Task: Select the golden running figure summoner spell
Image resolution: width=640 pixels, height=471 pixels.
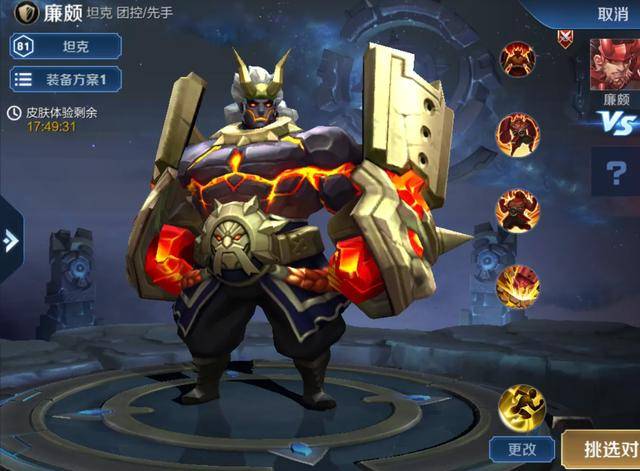Action: (518, 405)
